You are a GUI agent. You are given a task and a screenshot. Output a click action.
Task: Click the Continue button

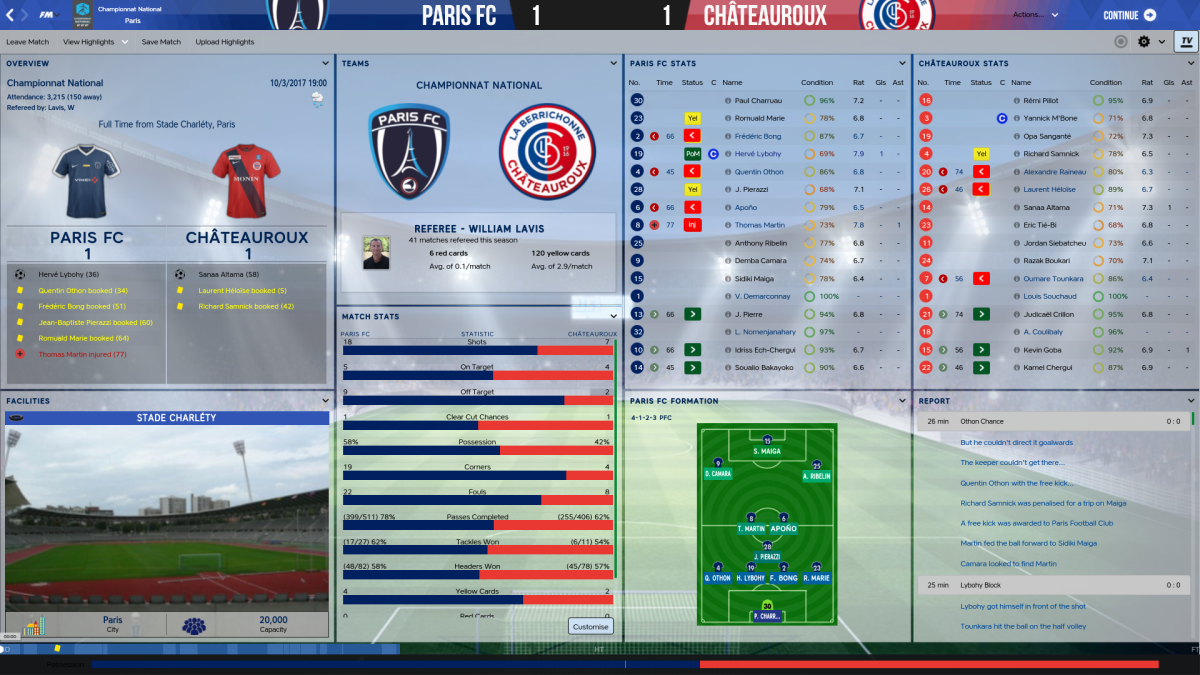(x=1129, y=15)
